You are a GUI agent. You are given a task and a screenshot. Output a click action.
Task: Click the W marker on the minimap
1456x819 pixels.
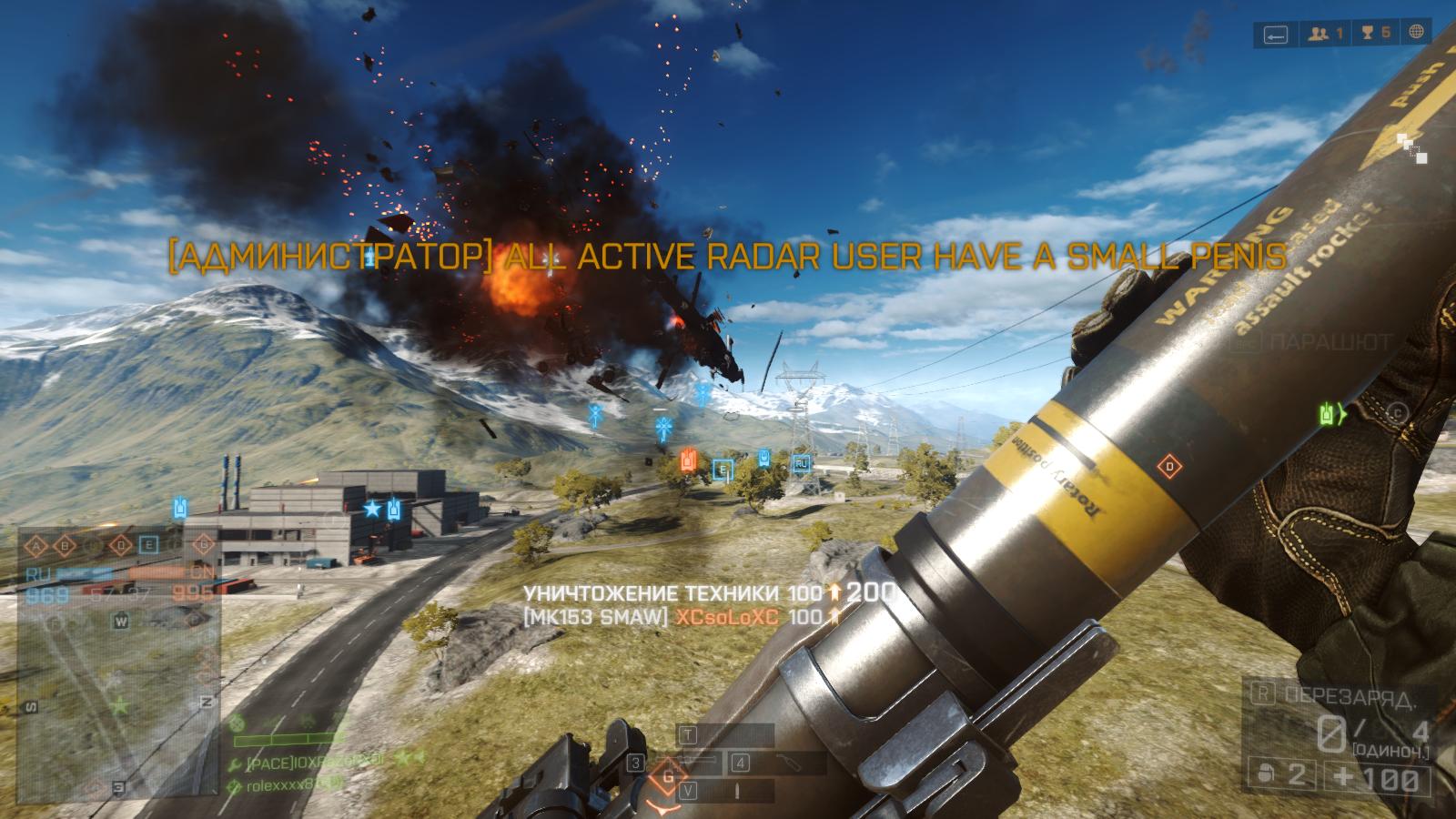coord(121,622)
